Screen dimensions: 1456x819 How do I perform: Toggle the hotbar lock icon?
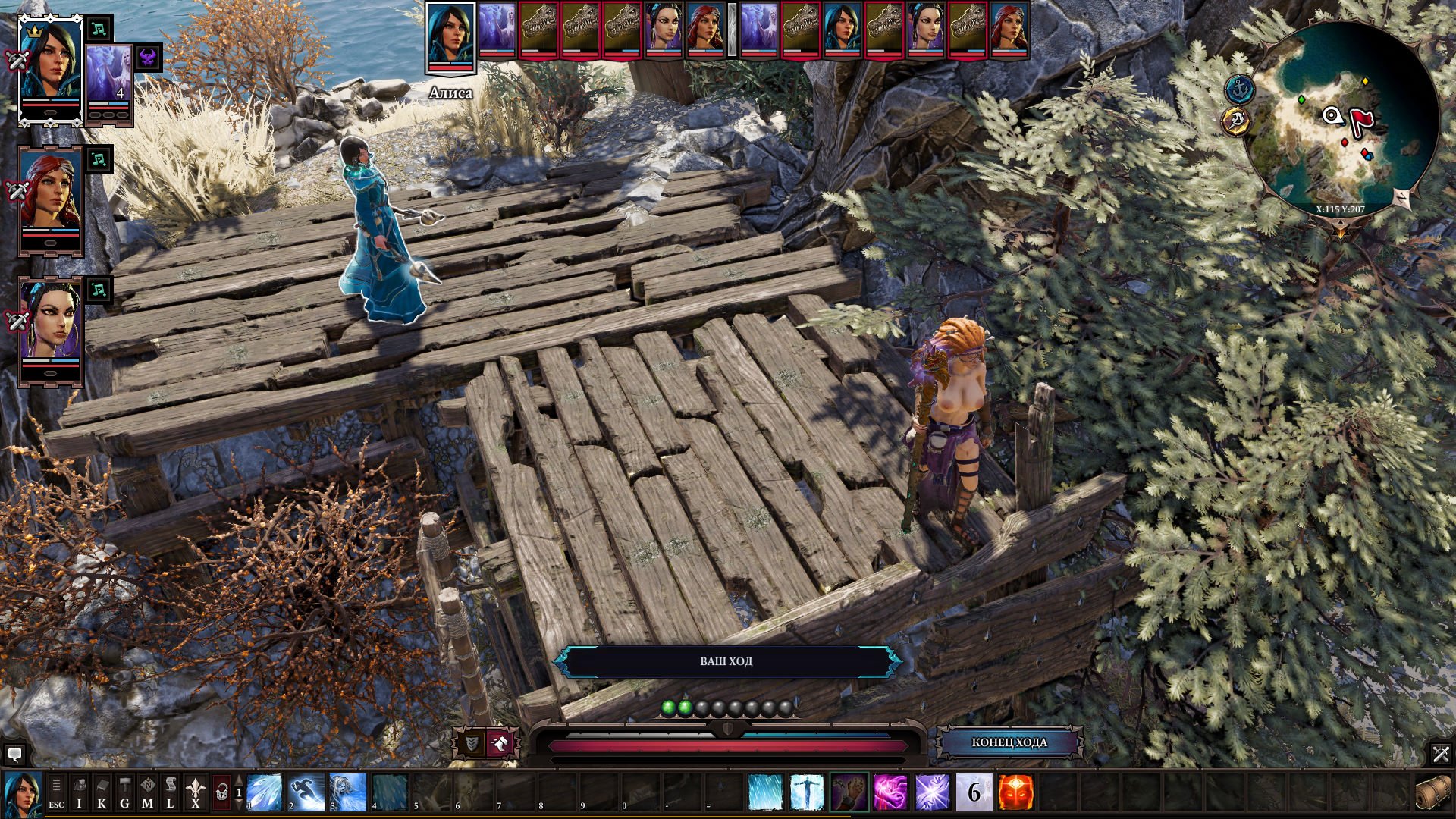click(221, 792)
